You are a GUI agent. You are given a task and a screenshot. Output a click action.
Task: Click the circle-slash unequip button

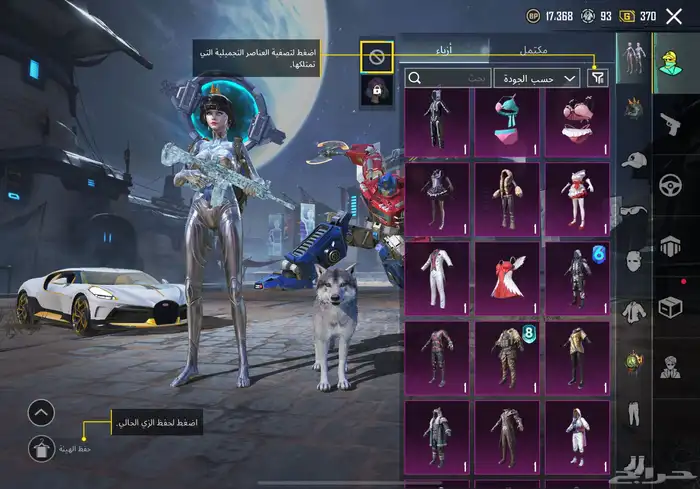377,57
